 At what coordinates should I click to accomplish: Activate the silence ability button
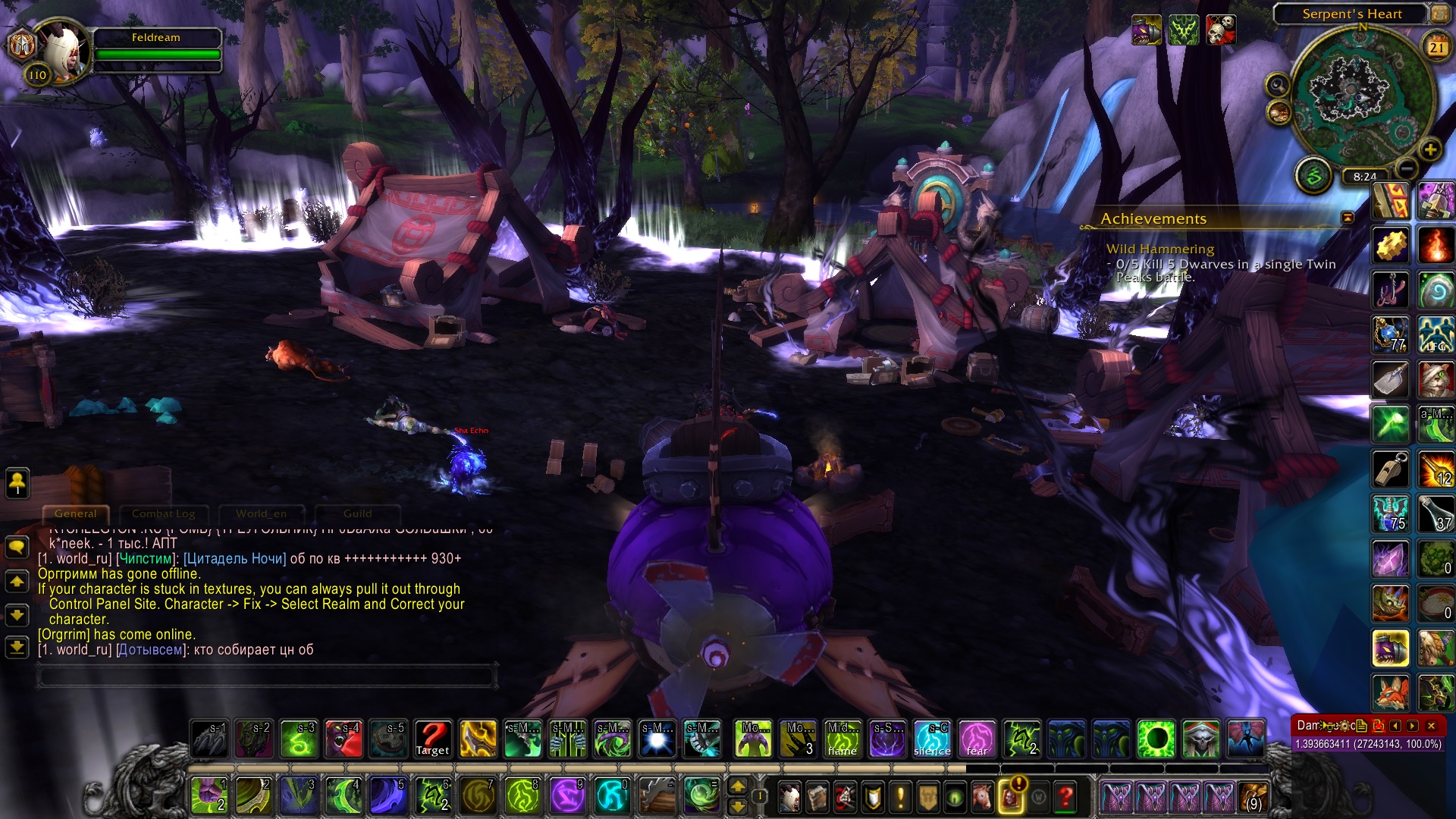[x=932, y=739]
